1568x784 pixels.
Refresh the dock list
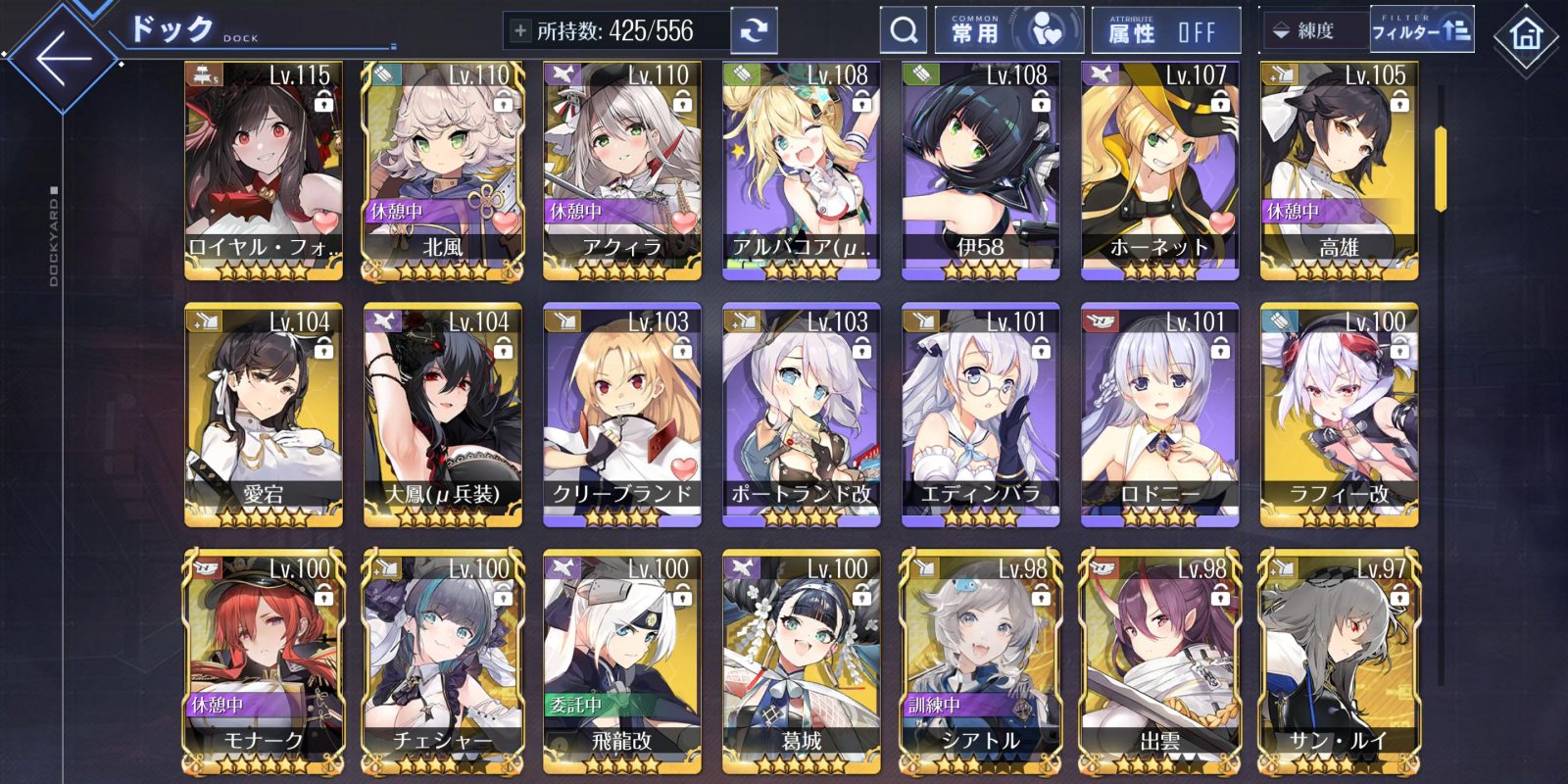pyautogui.click(x=753, y=31)
